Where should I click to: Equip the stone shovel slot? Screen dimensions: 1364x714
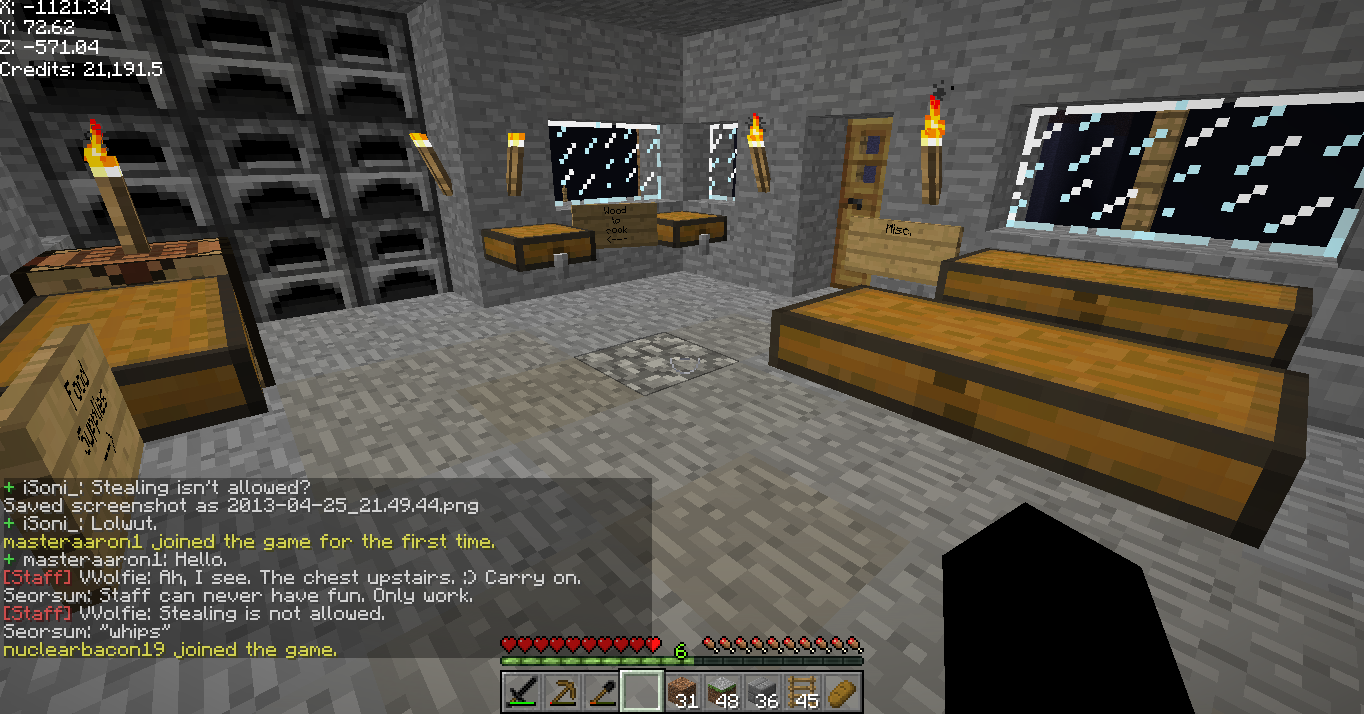coord(601,691)
